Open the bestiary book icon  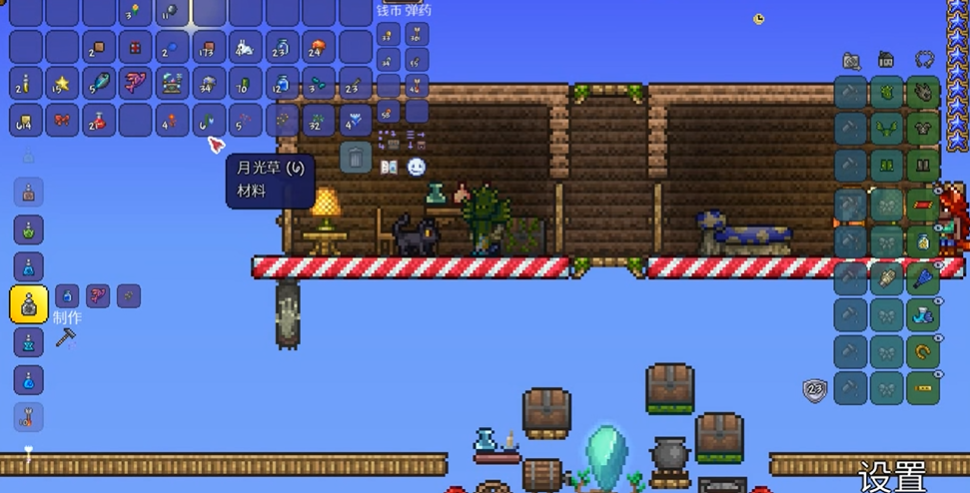click(x=390, y=167)
